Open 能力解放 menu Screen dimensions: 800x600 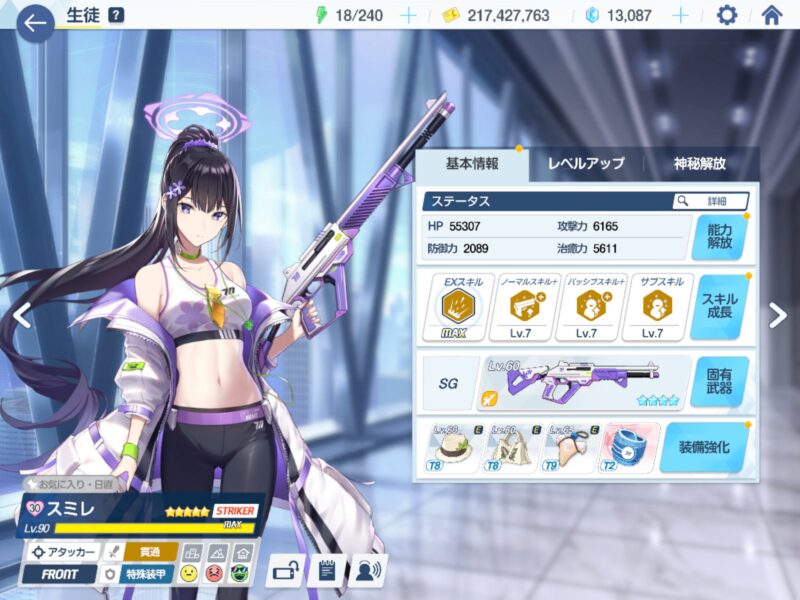[718, 236]
